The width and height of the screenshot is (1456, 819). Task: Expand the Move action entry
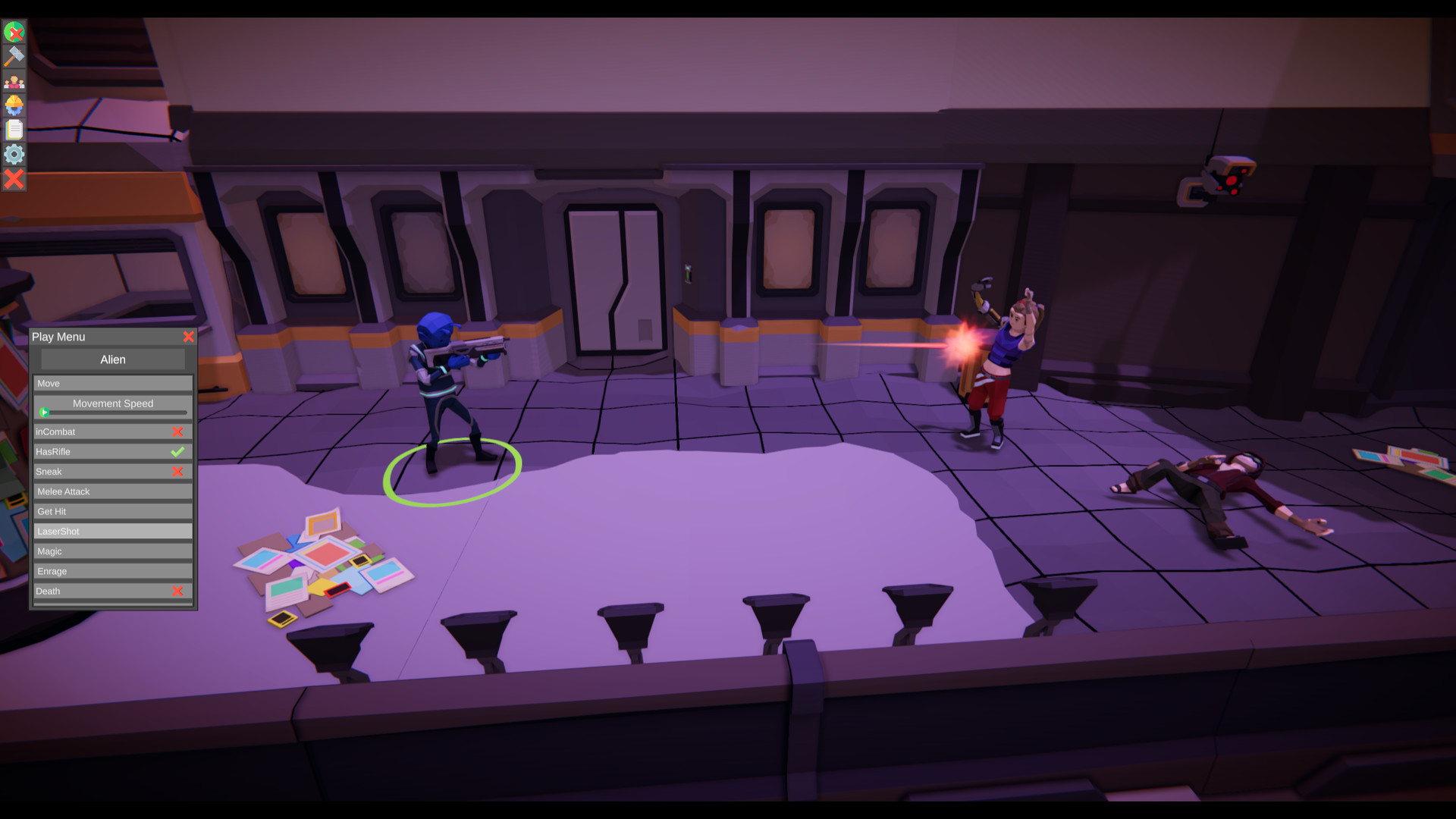tap(112, 383)
